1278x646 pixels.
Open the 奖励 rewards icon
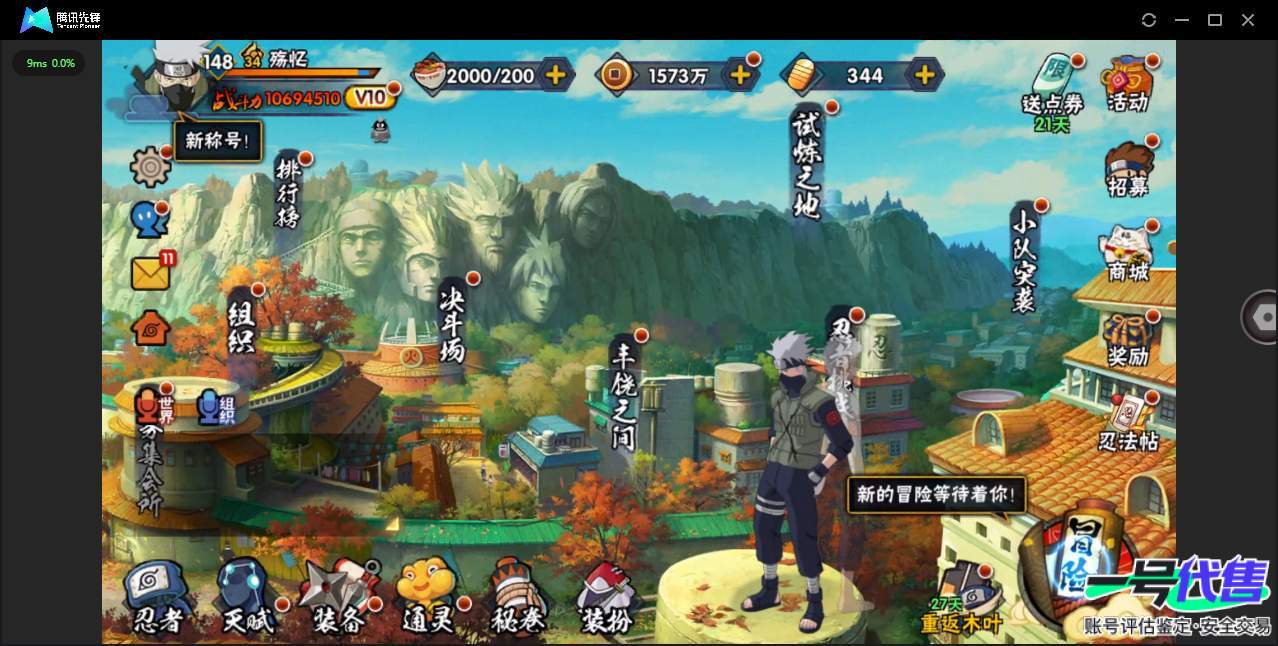coord(1128,338)
